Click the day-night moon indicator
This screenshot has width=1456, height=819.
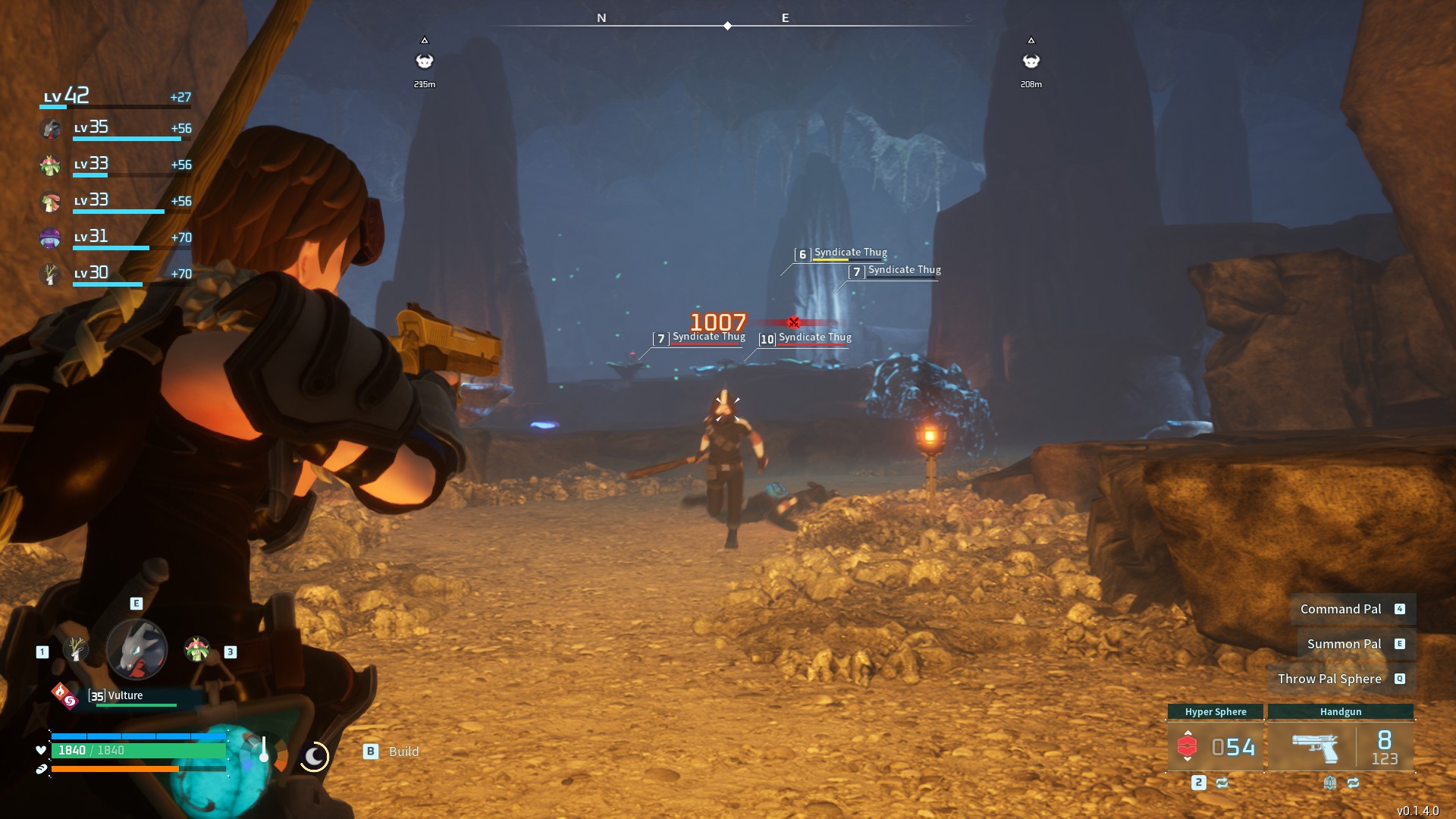tap(314, 756)
